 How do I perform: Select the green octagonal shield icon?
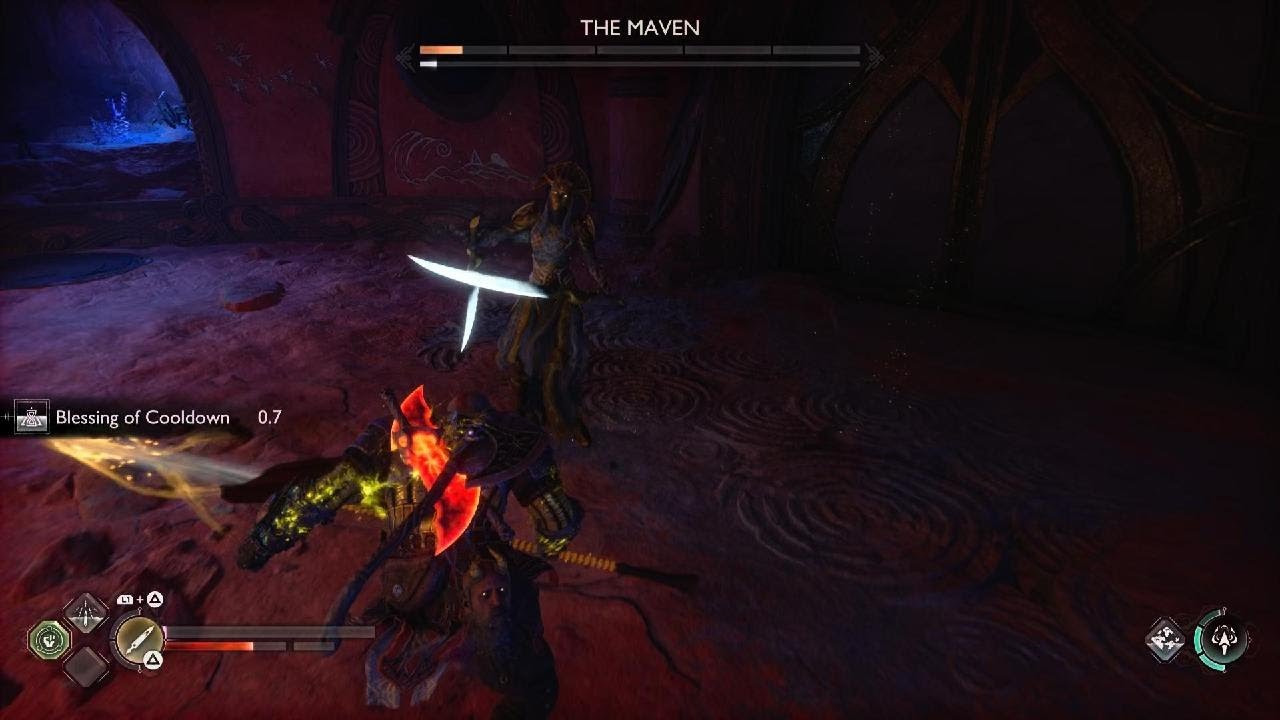tap(47, 639)
